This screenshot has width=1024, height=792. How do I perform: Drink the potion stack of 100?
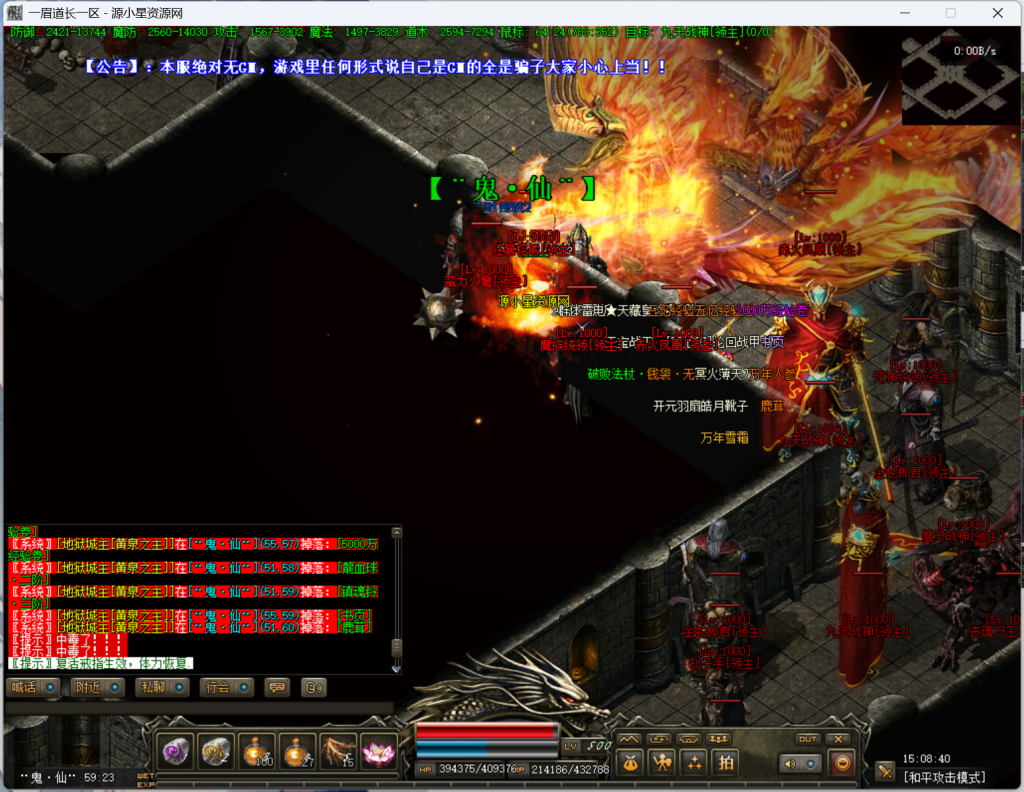point(257,751)
